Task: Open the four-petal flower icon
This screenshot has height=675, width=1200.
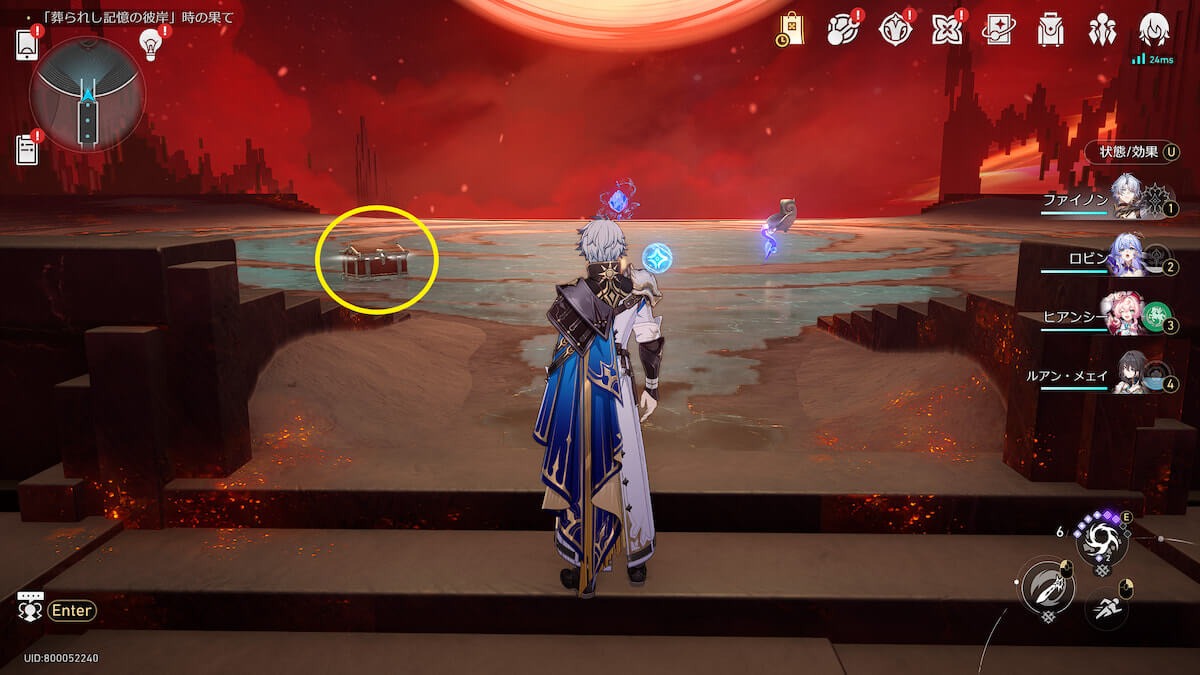Action: pyautogui.click(x=946, y=30)
